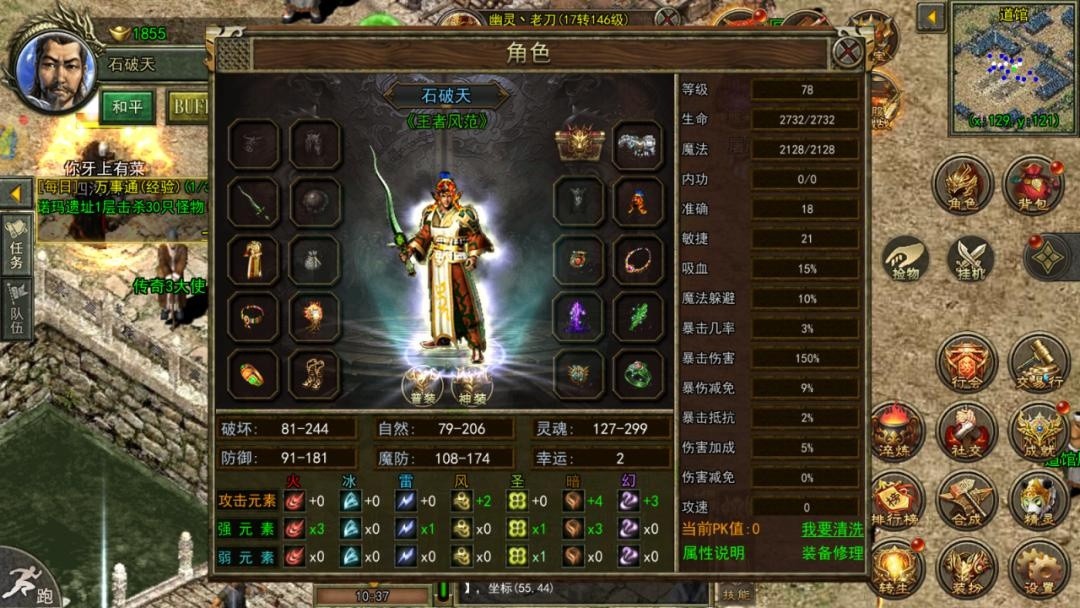Open the 道馆 minimap
Image resolution: width=1080 pixels, height=608 pixels.
1013,67
